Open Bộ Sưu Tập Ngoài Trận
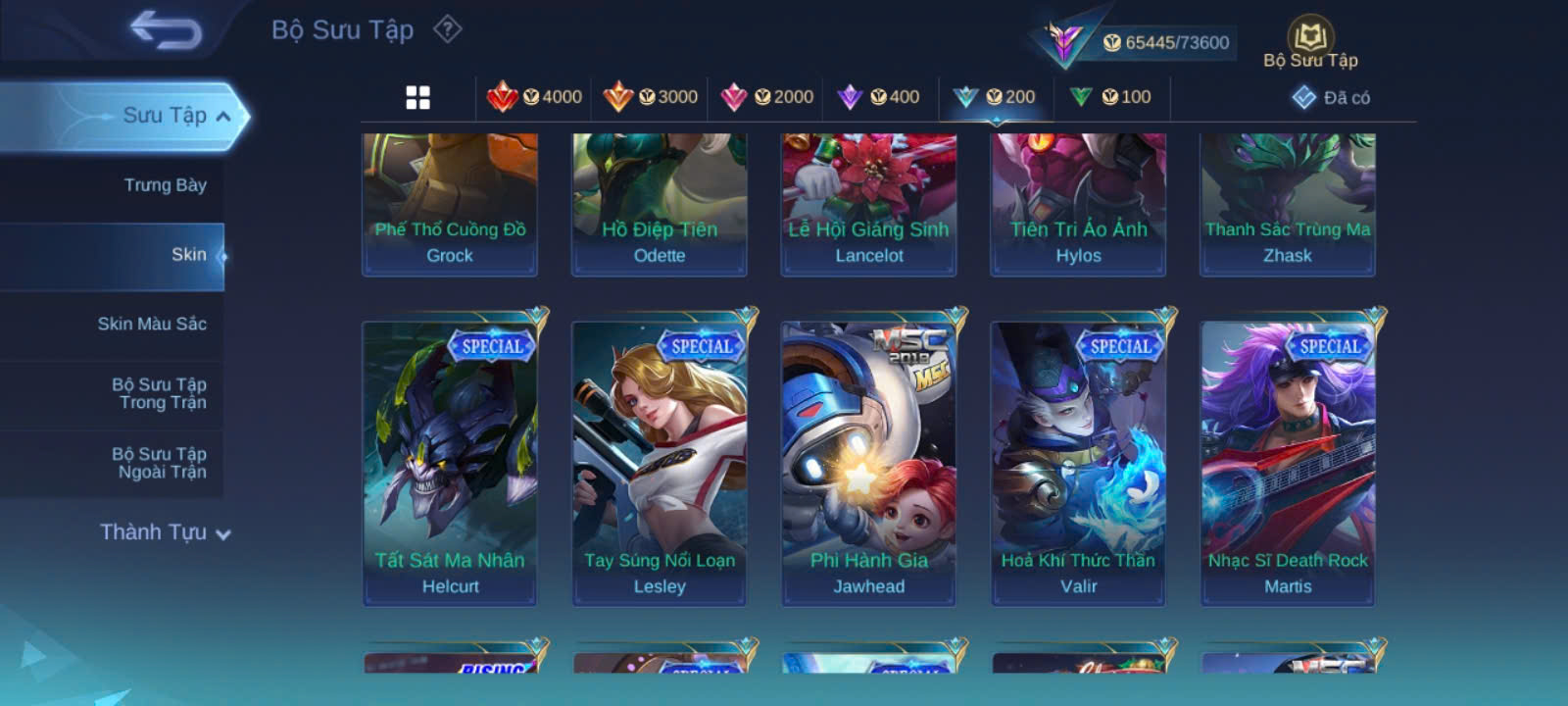1568x706 pixels. click(159, 463)
